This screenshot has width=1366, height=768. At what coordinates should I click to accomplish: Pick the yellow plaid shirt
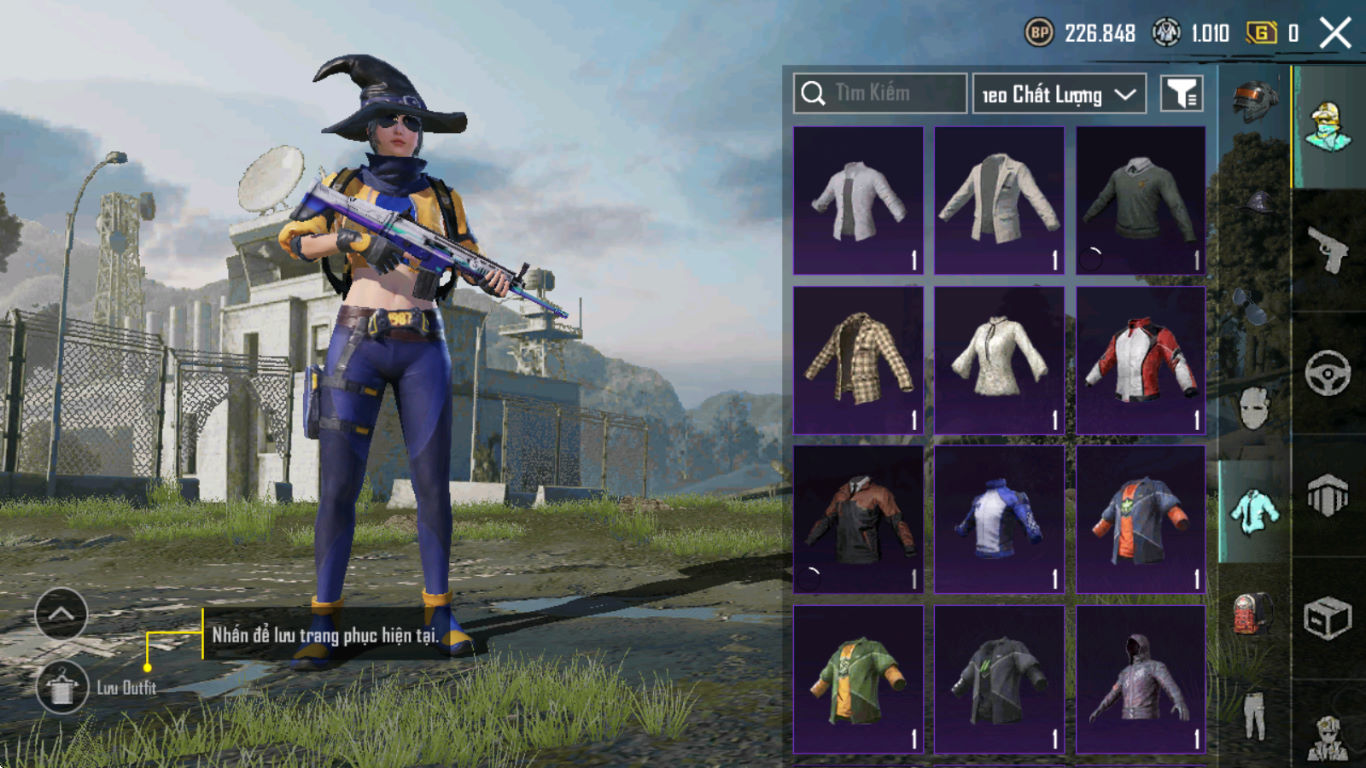(x=858, y=360)
